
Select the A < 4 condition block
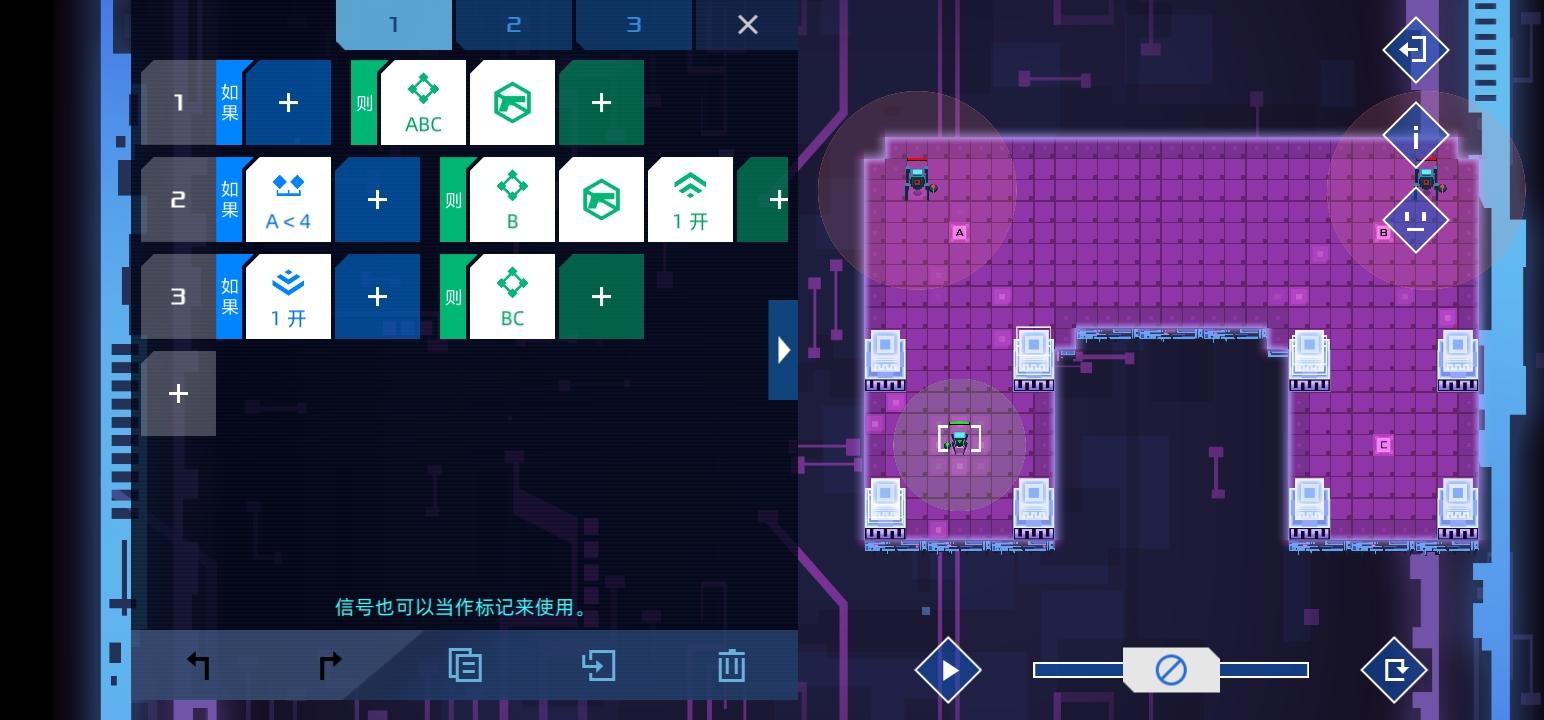coord(288,199)
